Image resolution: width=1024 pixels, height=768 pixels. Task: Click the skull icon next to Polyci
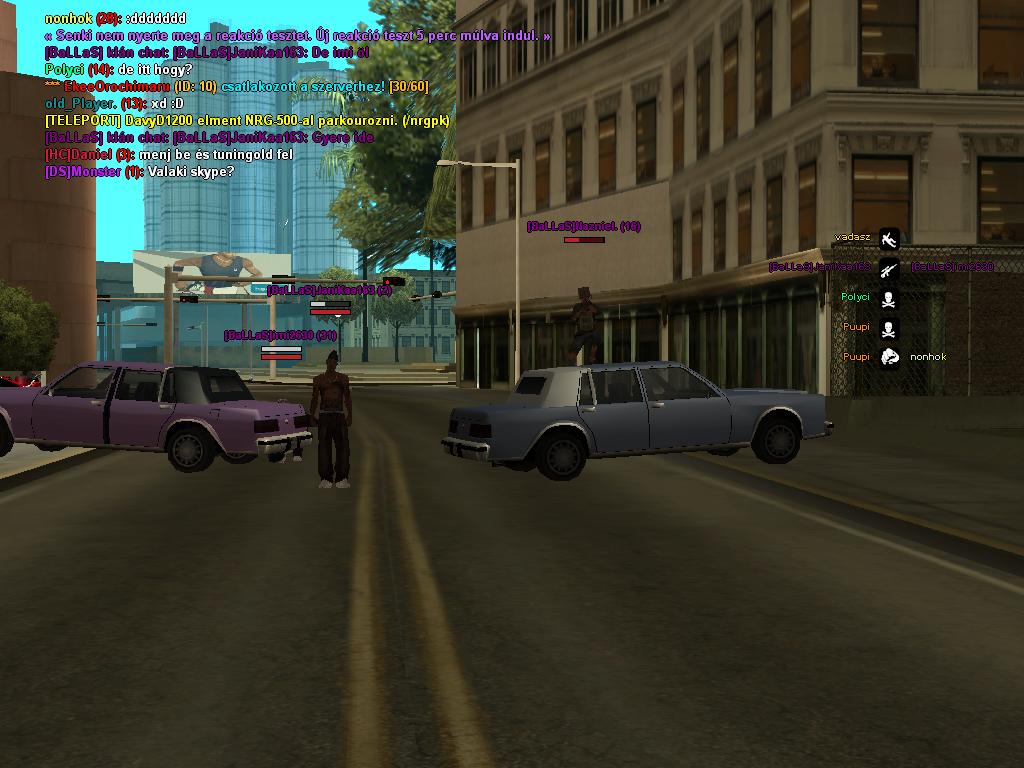[889, 298]
